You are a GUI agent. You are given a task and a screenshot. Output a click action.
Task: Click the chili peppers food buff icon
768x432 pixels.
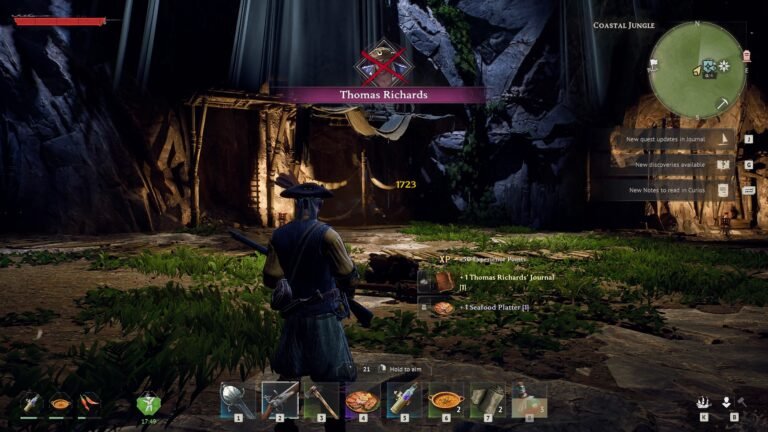[x=91, y=402]
